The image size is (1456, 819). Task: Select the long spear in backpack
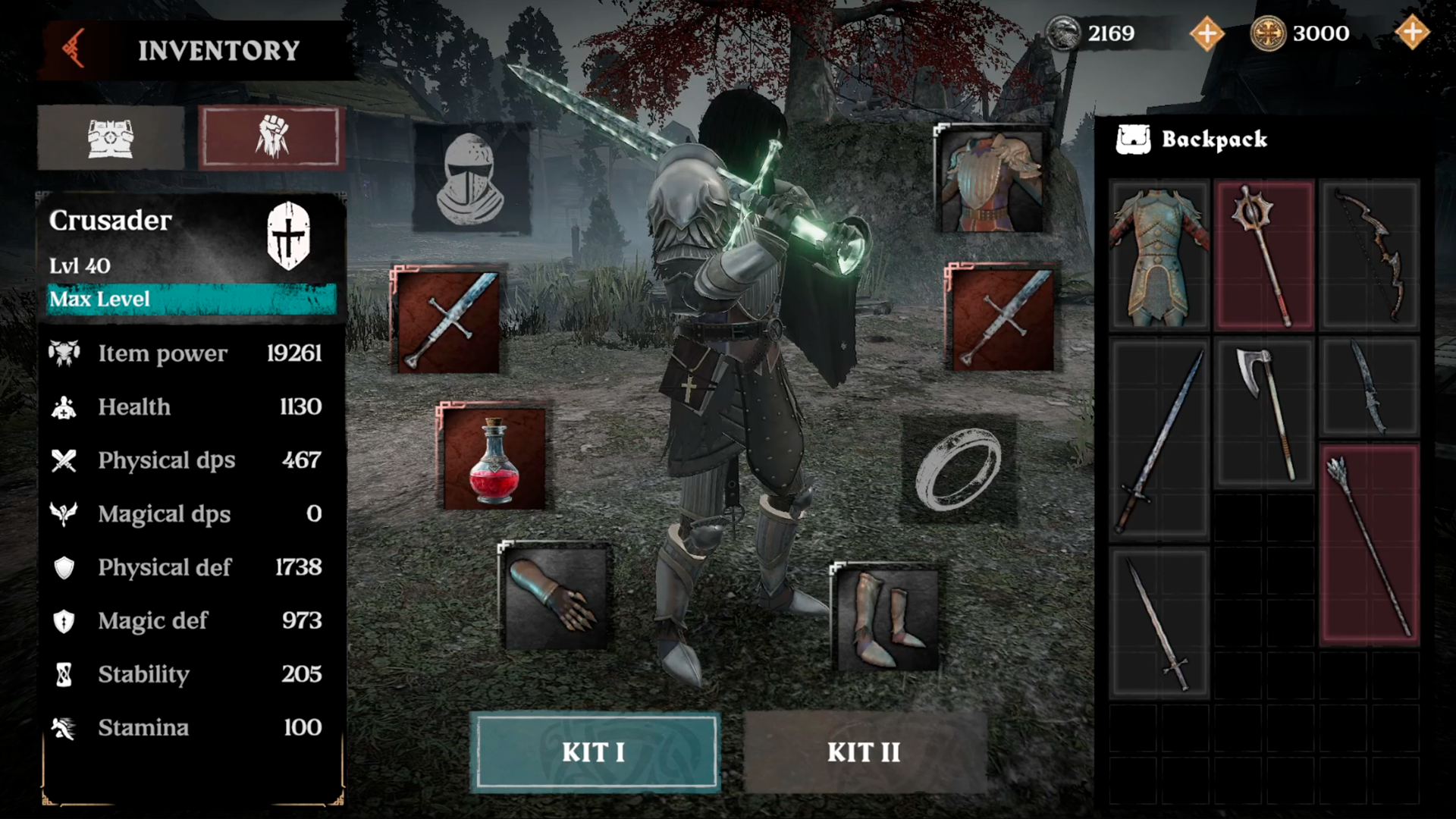(x=1370, y=544)
